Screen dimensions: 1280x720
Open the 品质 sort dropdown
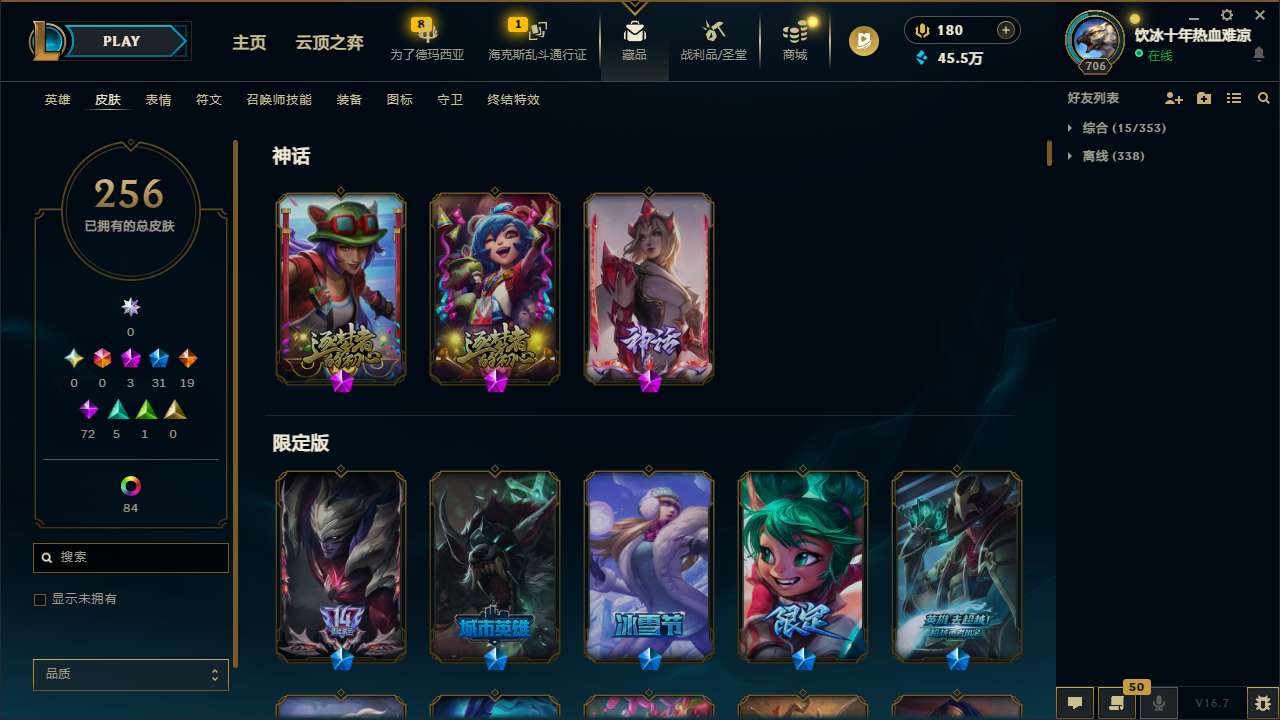tap(130, 674)
